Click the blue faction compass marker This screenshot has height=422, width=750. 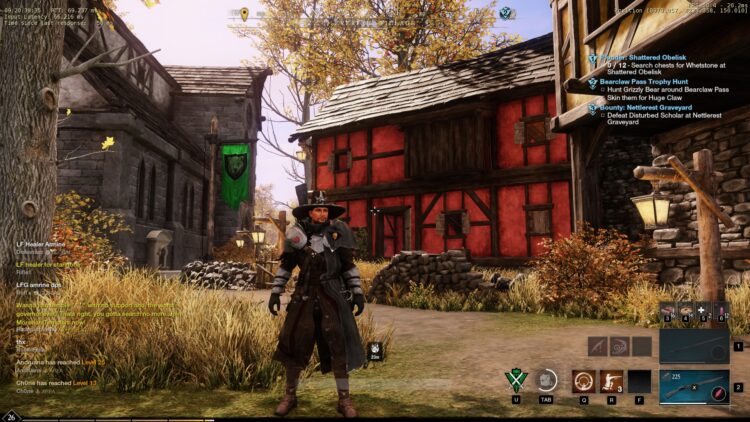506,14
